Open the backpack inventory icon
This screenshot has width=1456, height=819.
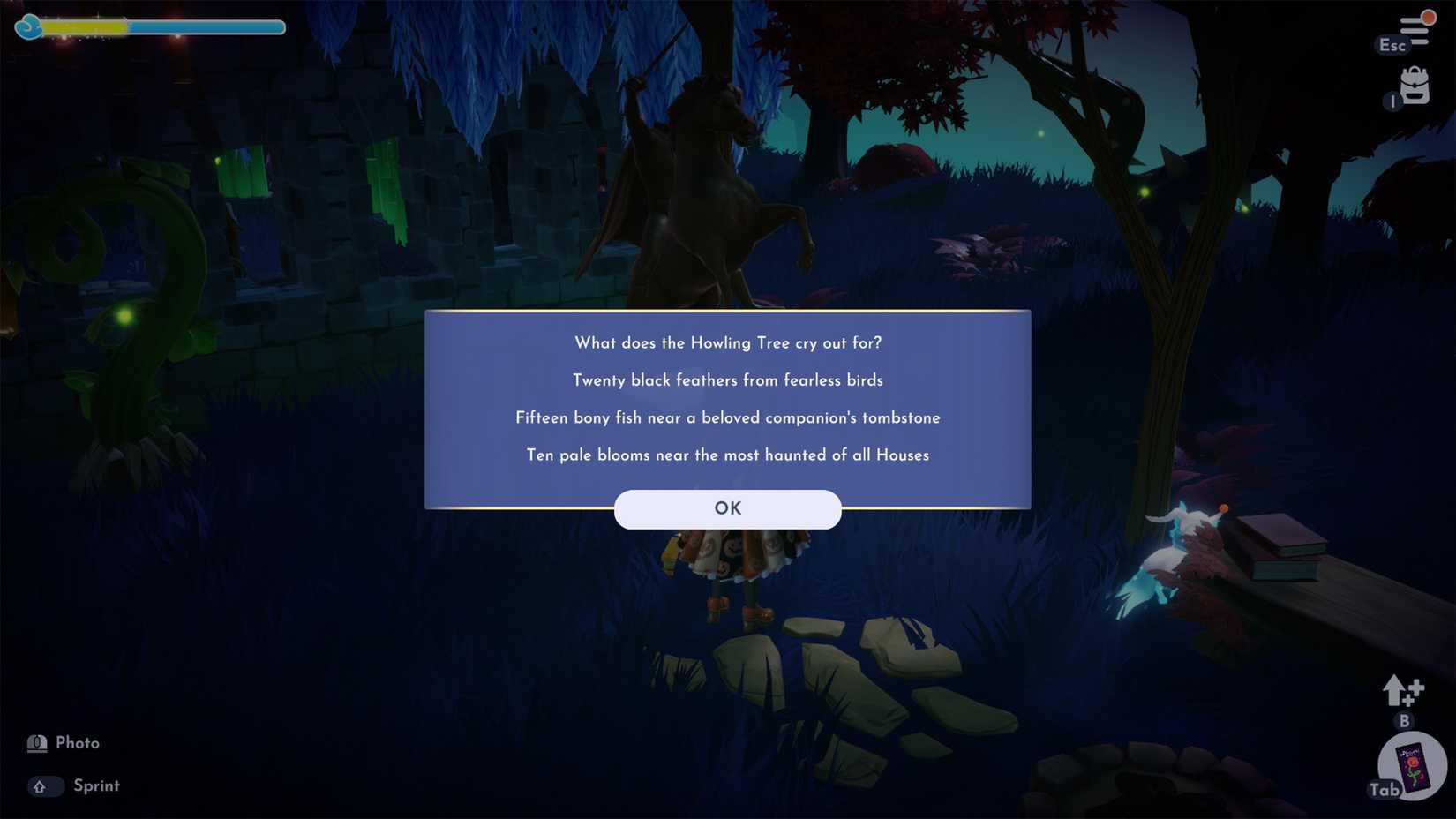(1413, 85)
